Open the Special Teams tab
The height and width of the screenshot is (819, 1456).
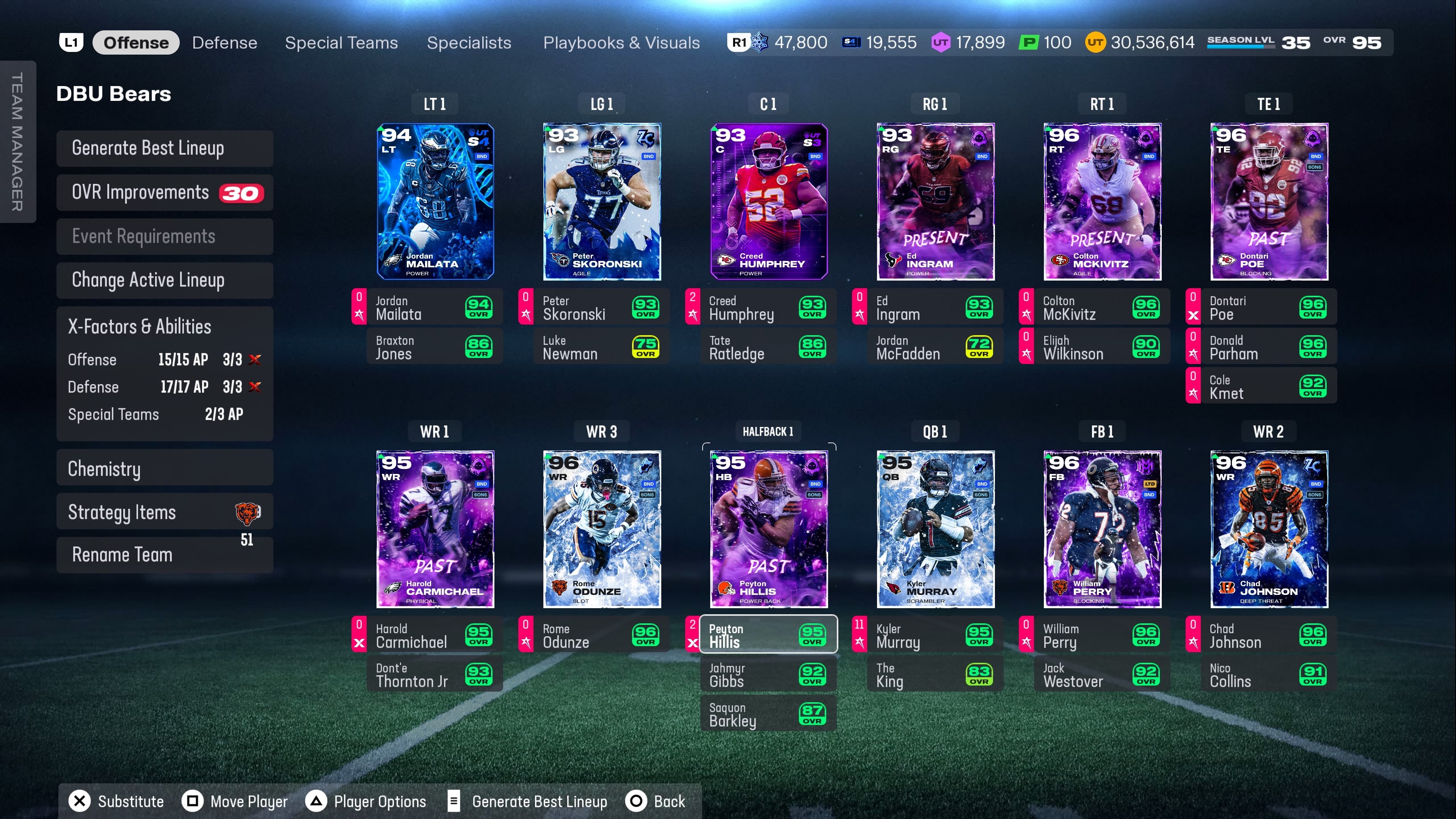tap(341, 43)
